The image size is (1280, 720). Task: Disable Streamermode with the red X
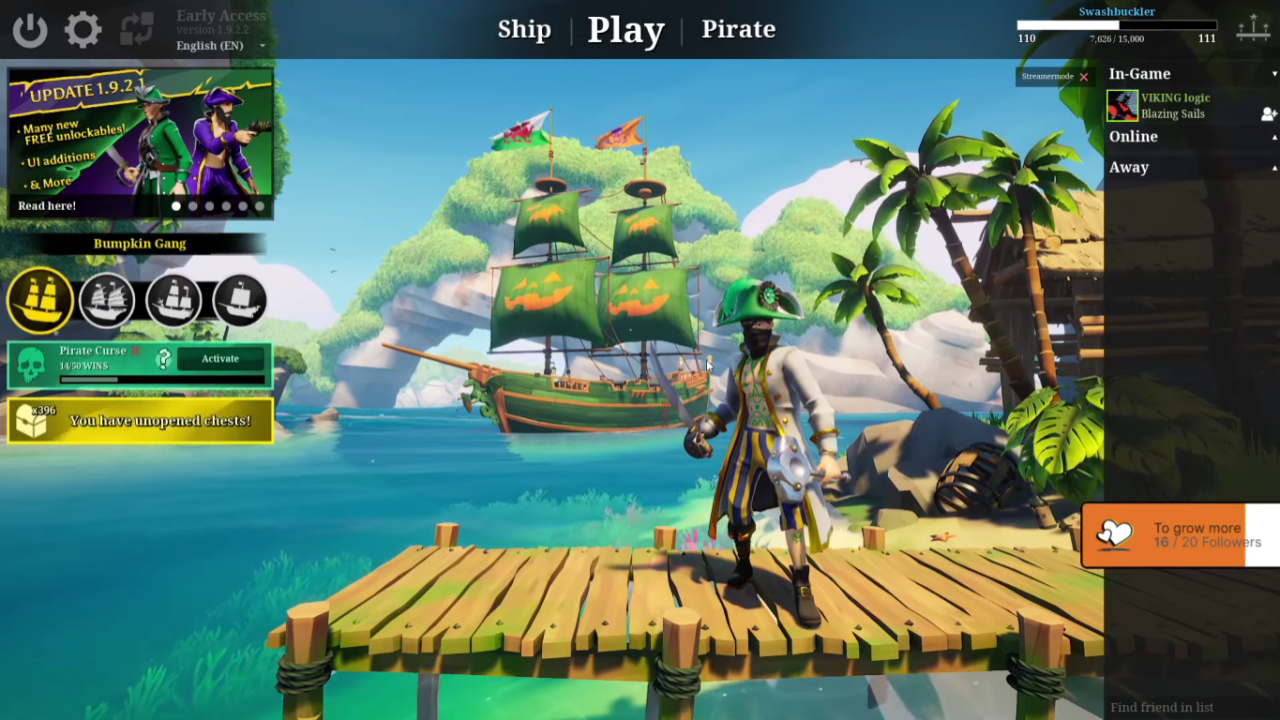point(1083,76)
